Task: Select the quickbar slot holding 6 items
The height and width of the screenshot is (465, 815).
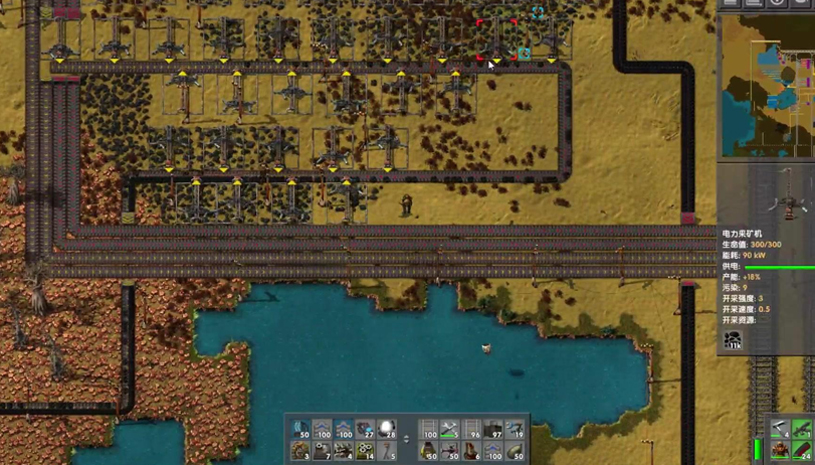Action: [472, 451]
